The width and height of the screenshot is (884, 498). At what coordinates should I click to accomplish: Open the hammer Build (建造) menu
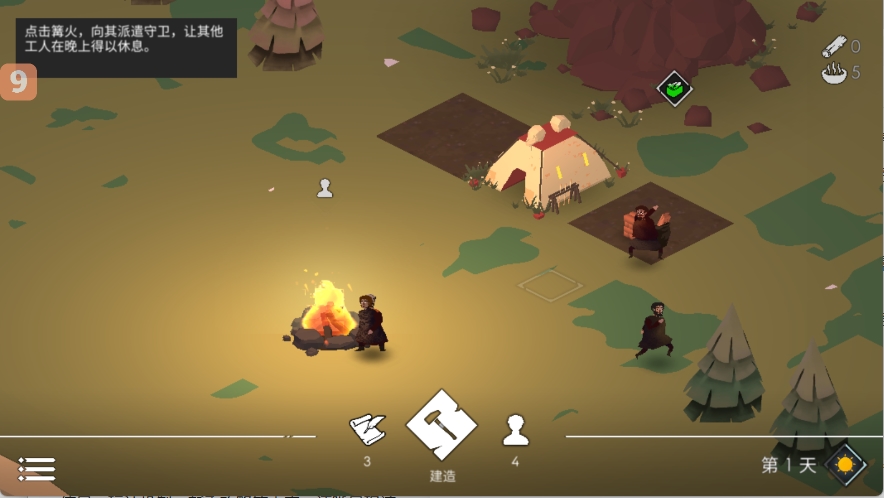point(442,425)
